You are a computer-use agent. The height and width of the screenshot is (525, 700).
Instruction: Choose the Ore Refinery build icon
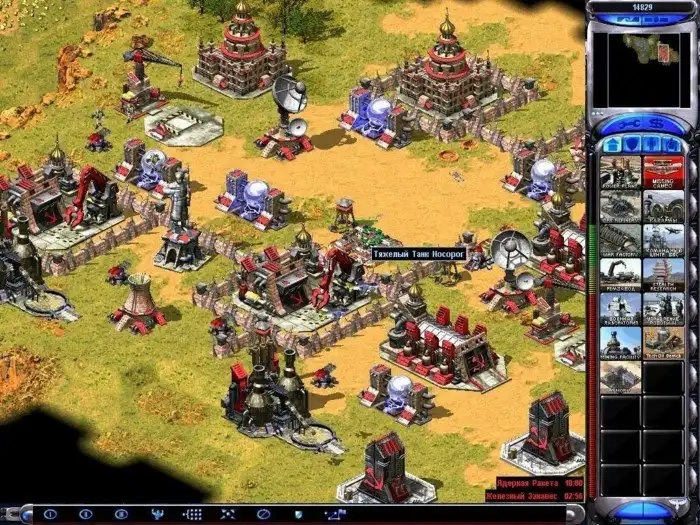[620, 204]
